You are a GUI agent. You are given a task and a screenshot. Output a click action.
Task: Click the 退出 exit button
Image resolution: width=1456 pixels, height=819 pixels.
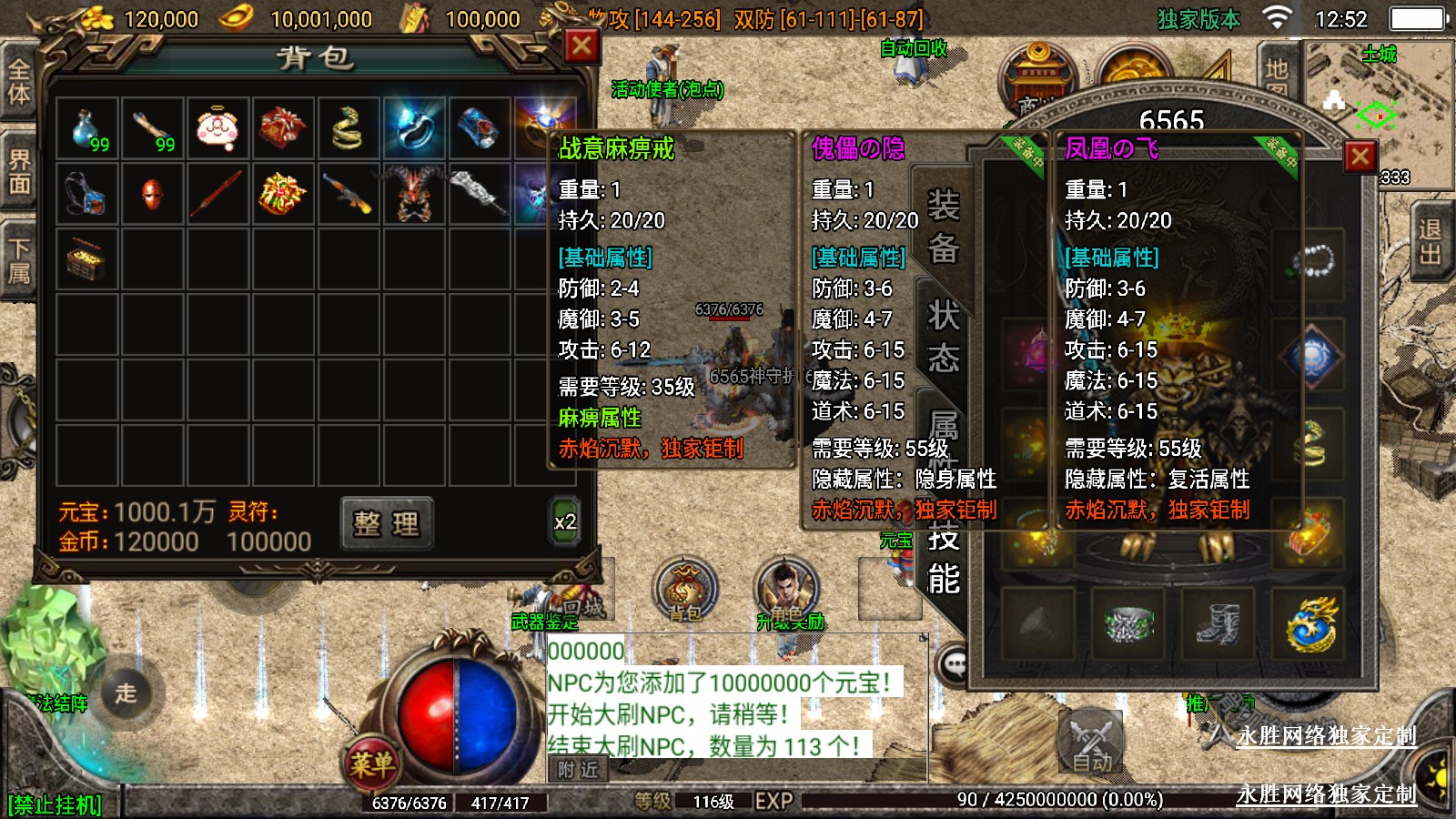point(1431,242)
